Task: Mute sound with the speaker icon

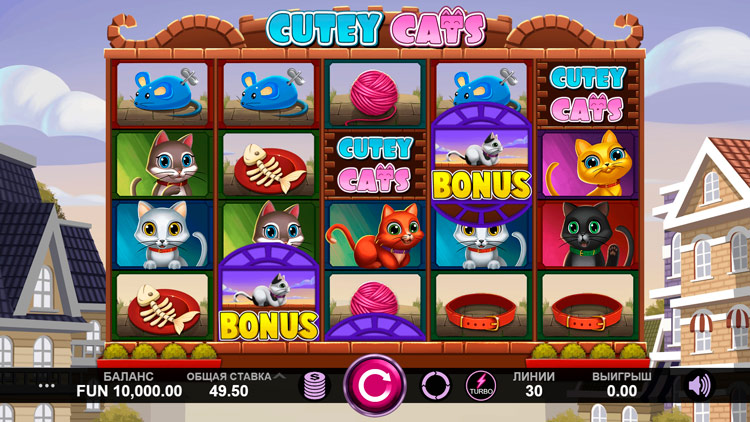Action: click(x=699, y=385)
